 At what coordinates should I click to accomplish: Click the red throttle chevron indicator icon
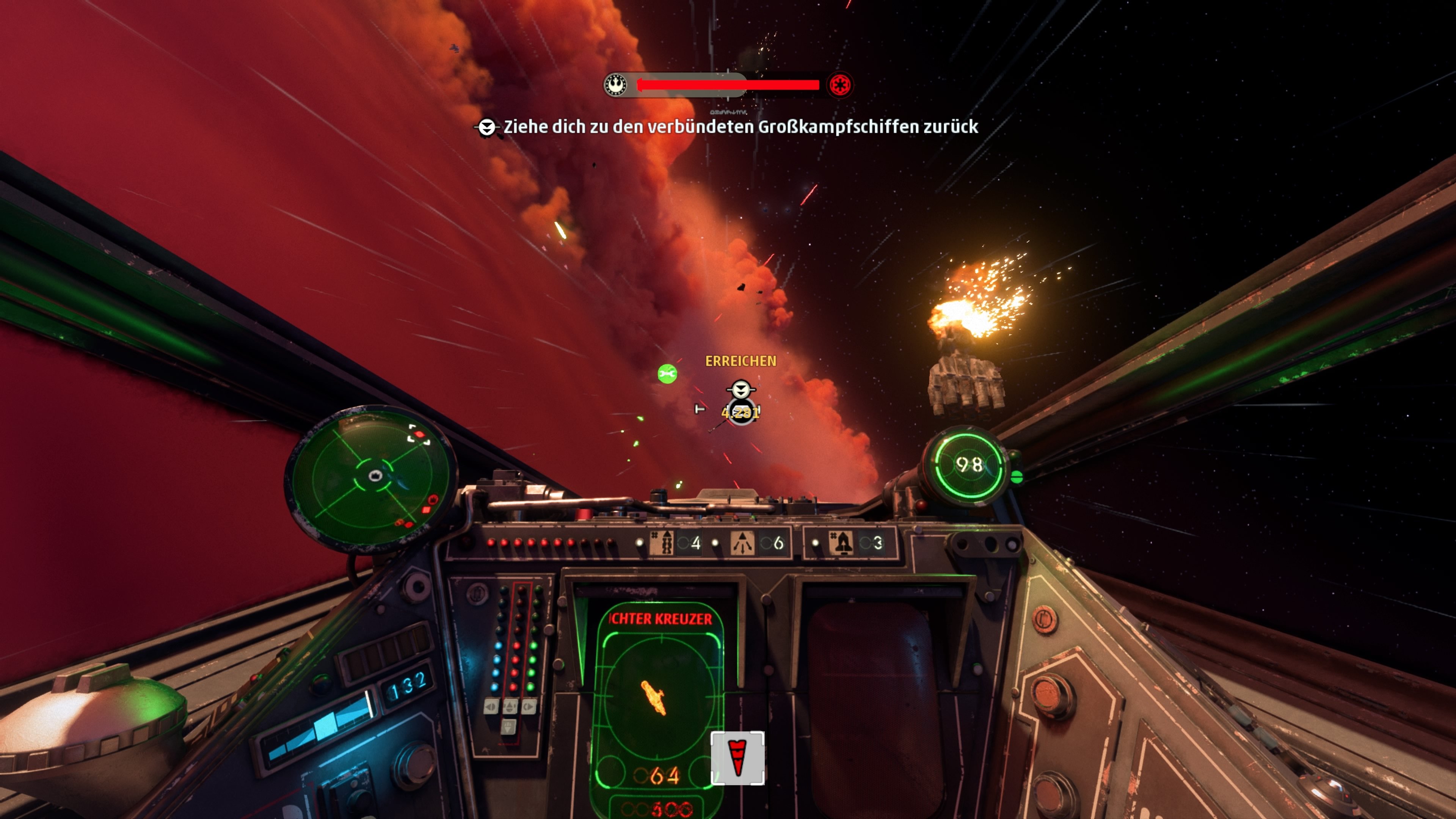click(x=737, y=759)
